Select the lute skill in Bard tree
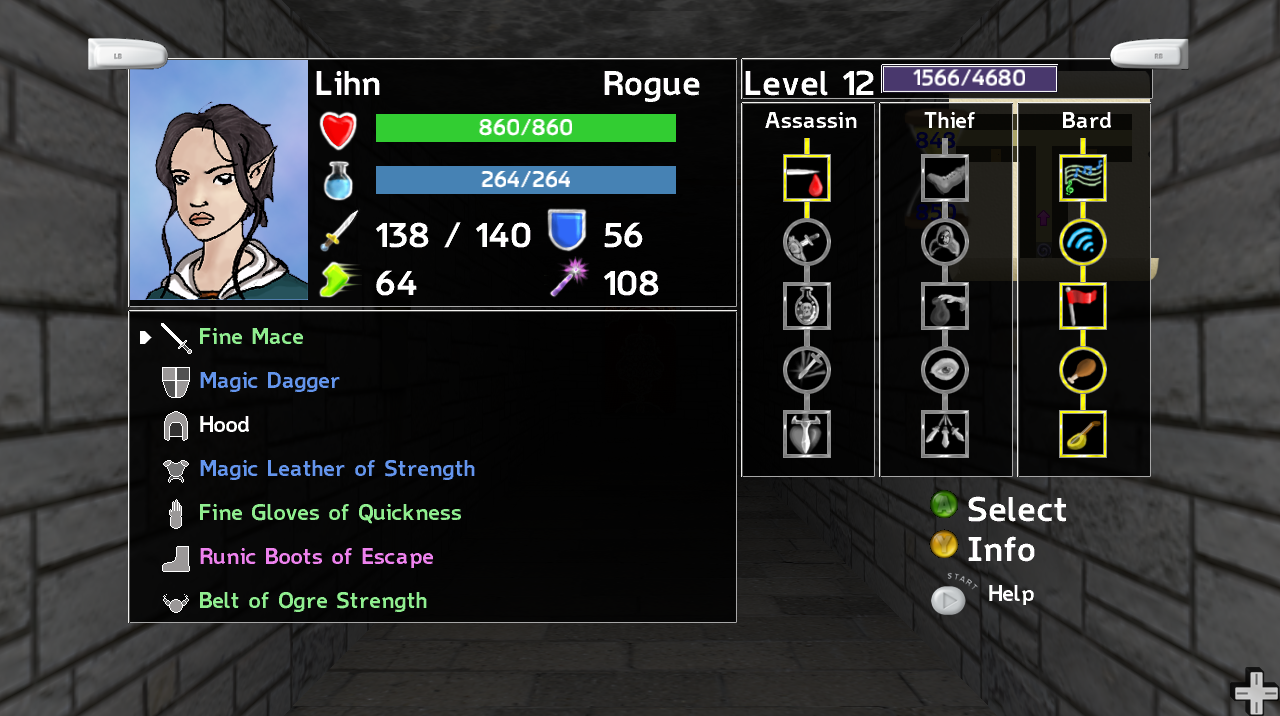 [1083, 434]
